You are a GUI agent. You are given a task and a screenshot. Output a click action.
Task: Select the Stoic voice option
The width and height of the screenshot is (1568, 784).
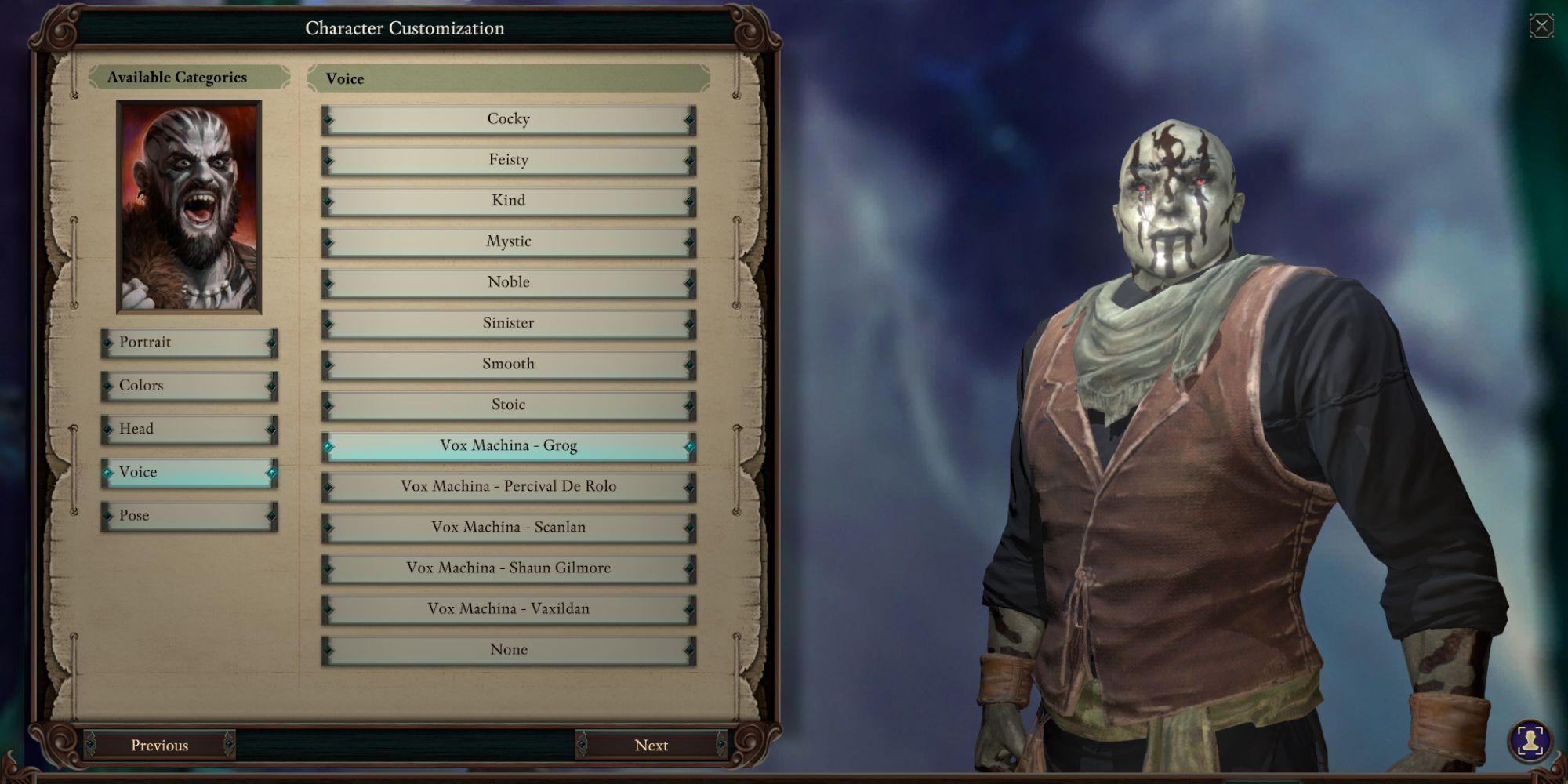point(510,404)
